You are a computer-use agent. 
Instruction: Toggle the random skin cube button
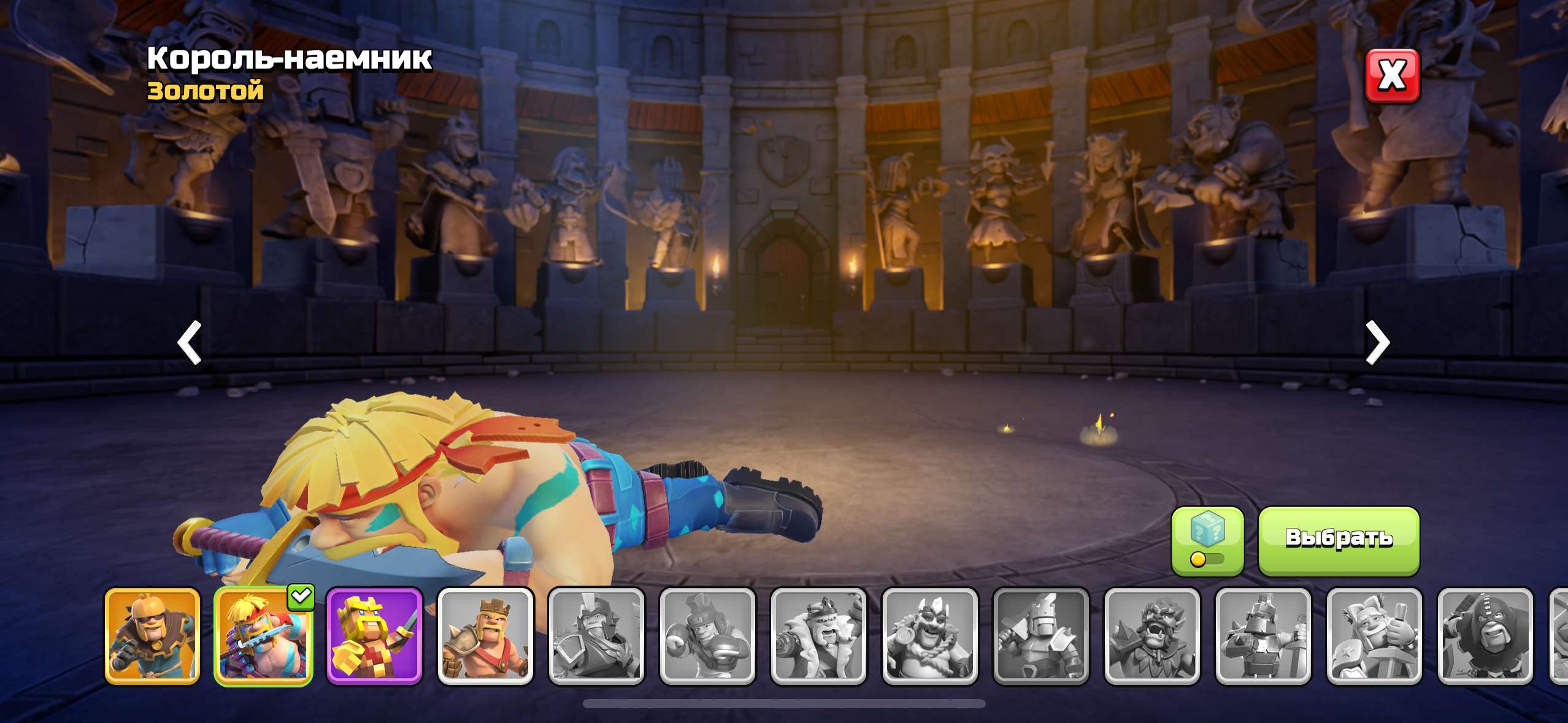pyautogui.click(x=1207, y=540)
